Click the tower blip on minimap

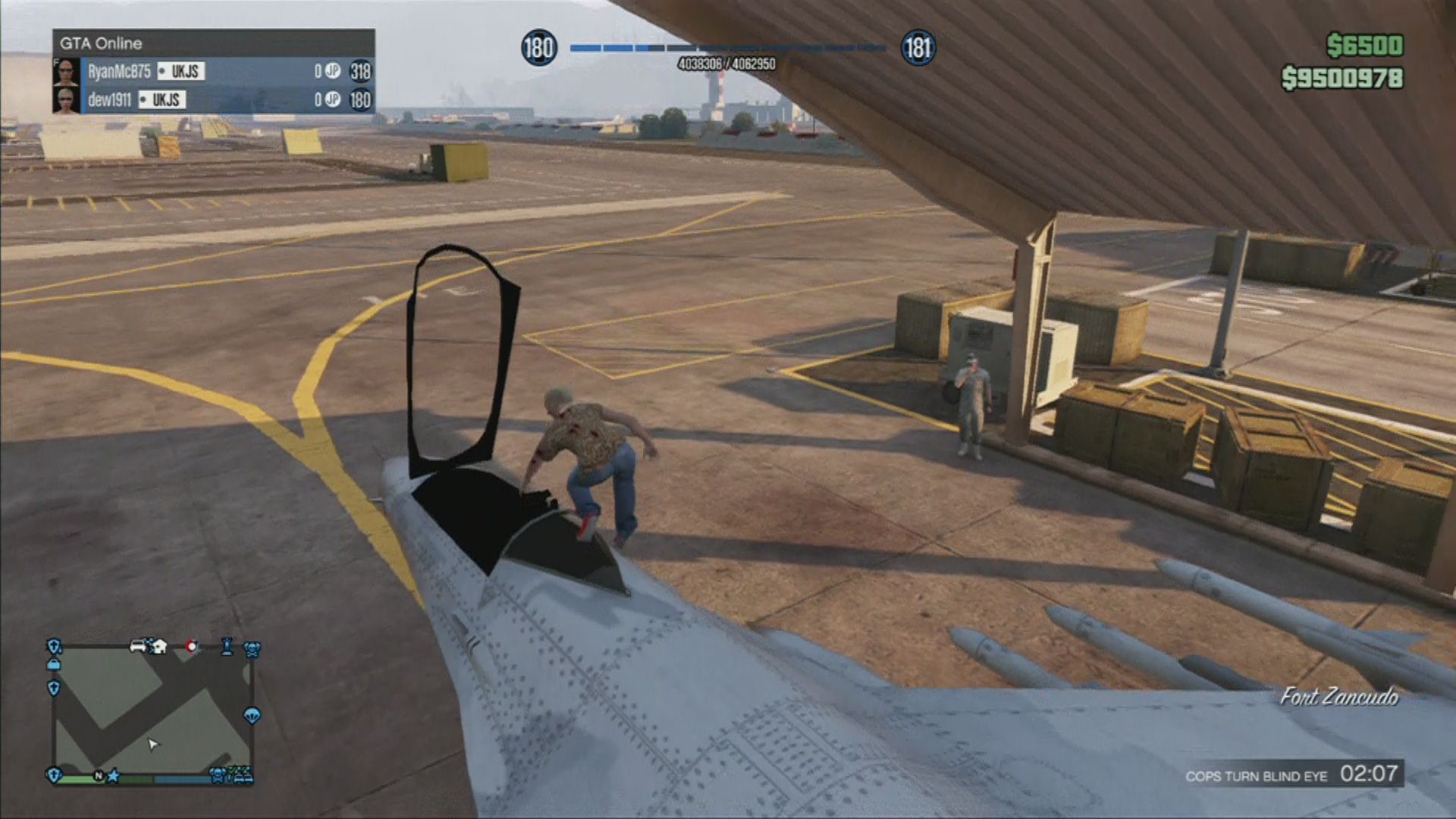[227, 646]
